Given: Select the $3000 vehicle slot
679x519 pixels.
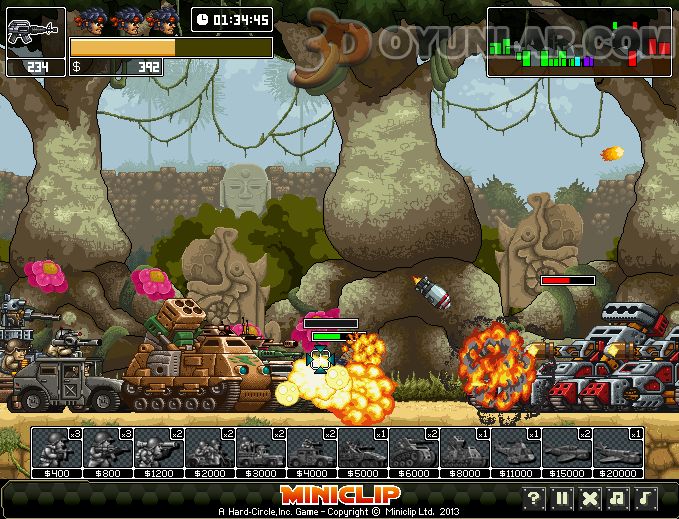Looking at the screenshot, I should click(261, 449).
